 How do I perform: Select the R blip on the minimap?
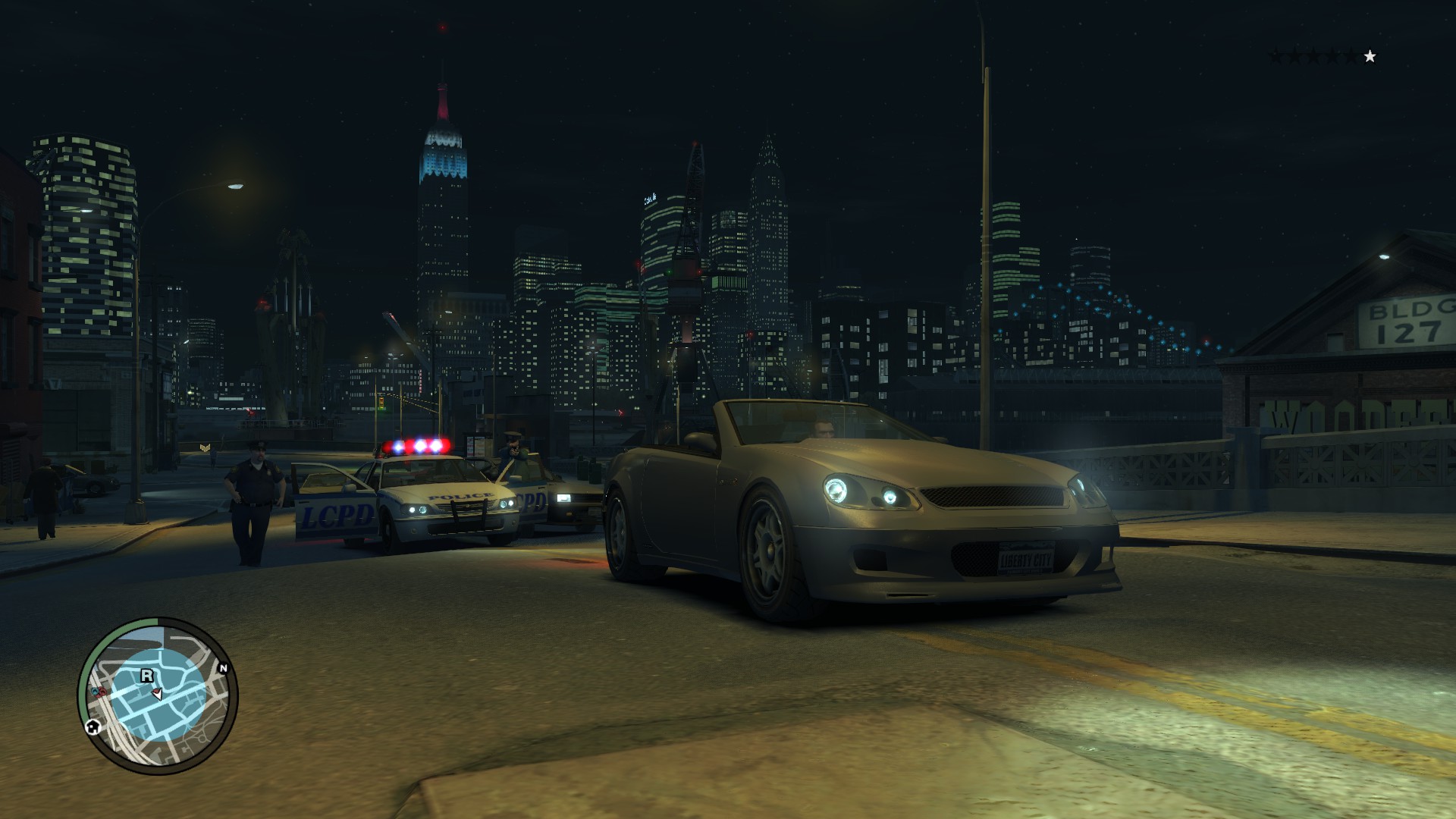point(147,675)
